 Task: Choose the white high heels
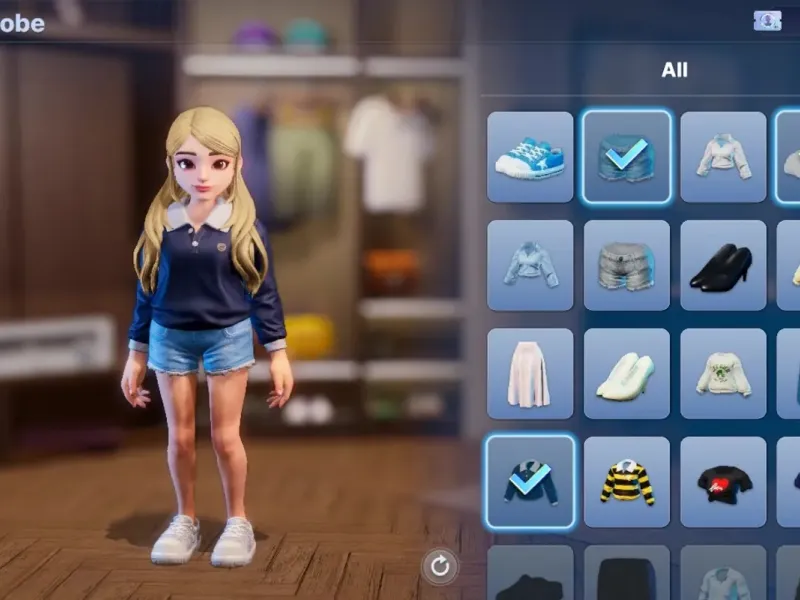pyautogui.click(x=627, y=373)
